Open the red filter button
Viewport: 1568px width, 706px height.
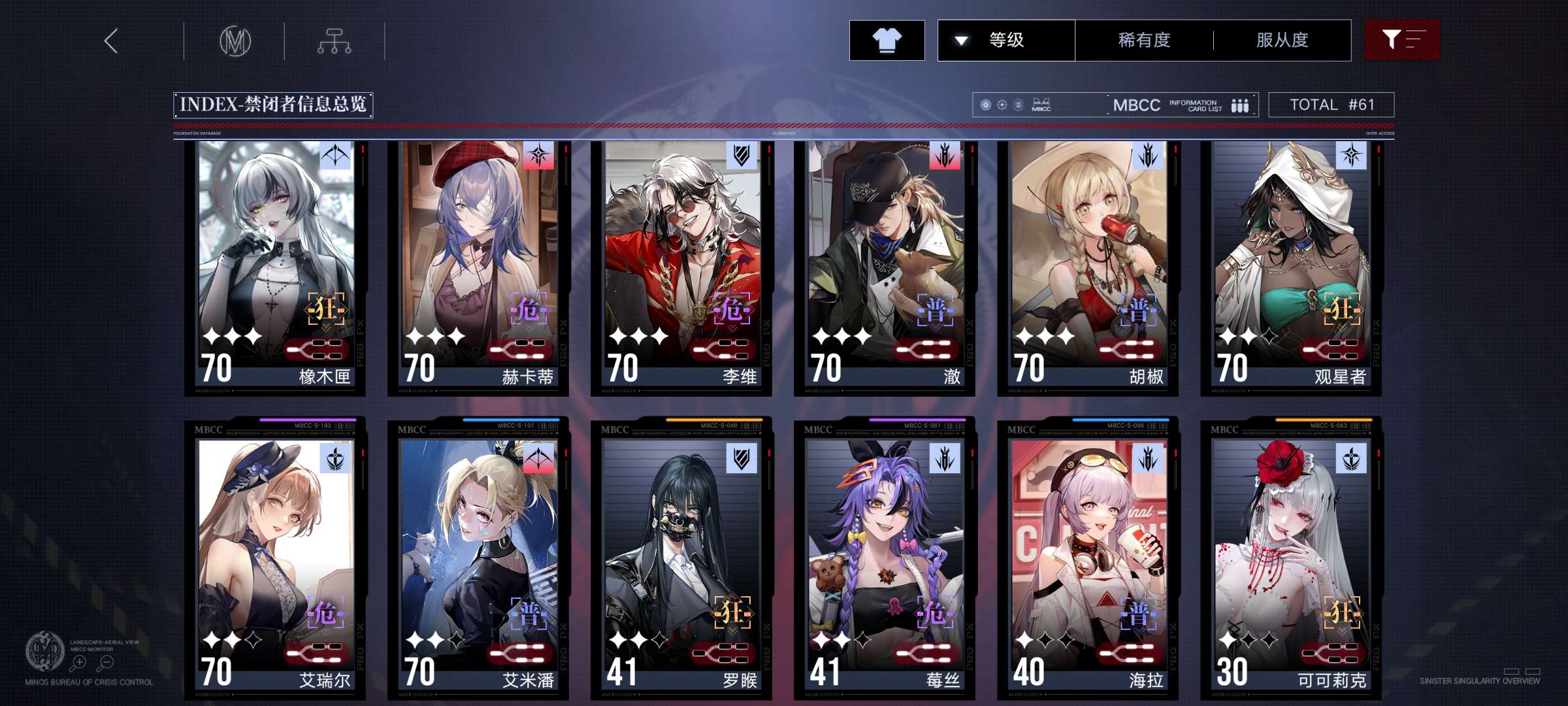pos(1401,41)
